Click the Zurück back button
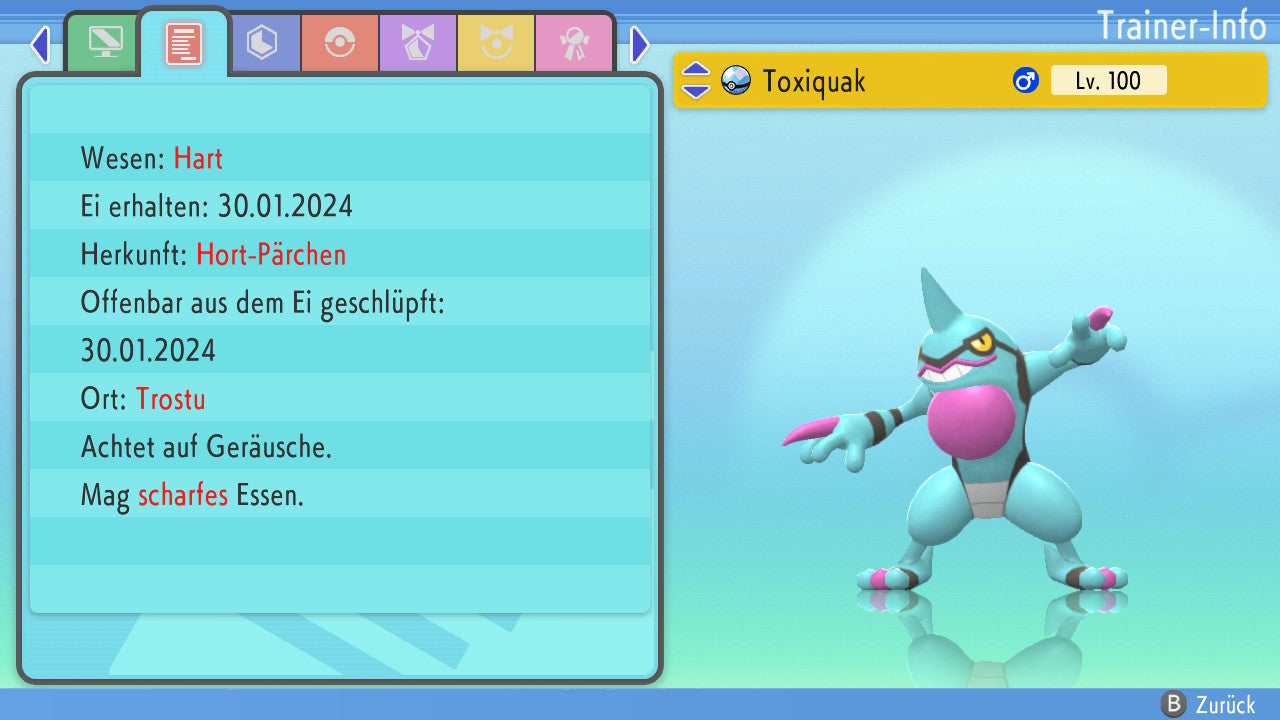The width and height of the screenshot is (1280, 720). (x=1209, y=704)
